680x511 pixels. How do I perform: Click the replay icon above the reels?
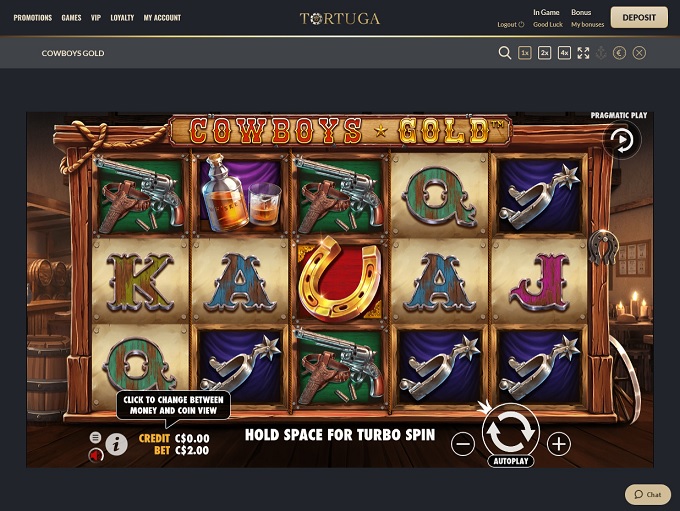pos(623,141)
